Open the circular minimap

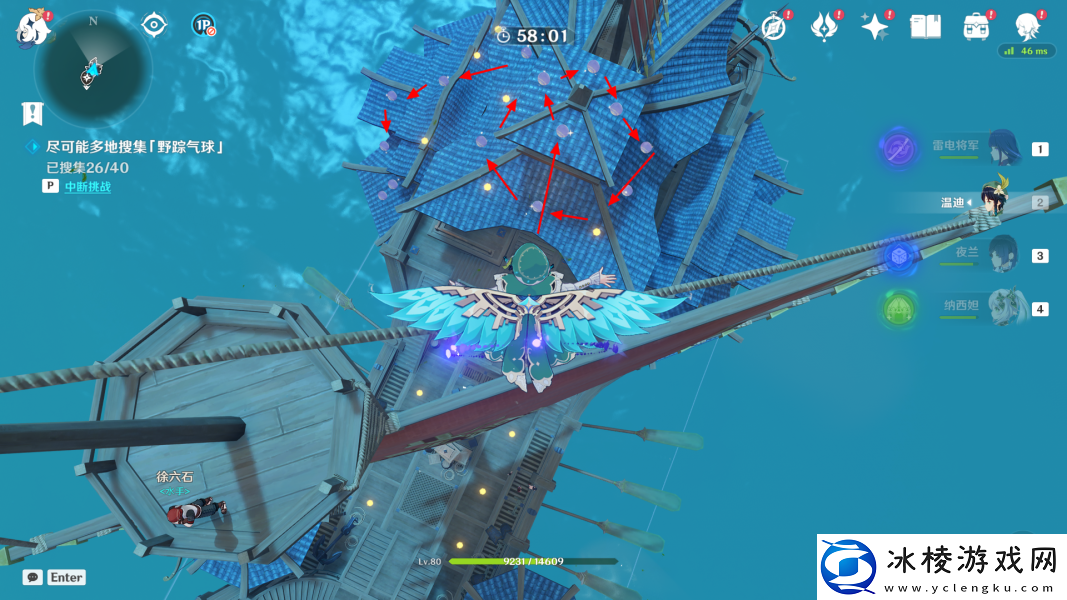pos(92,69)
